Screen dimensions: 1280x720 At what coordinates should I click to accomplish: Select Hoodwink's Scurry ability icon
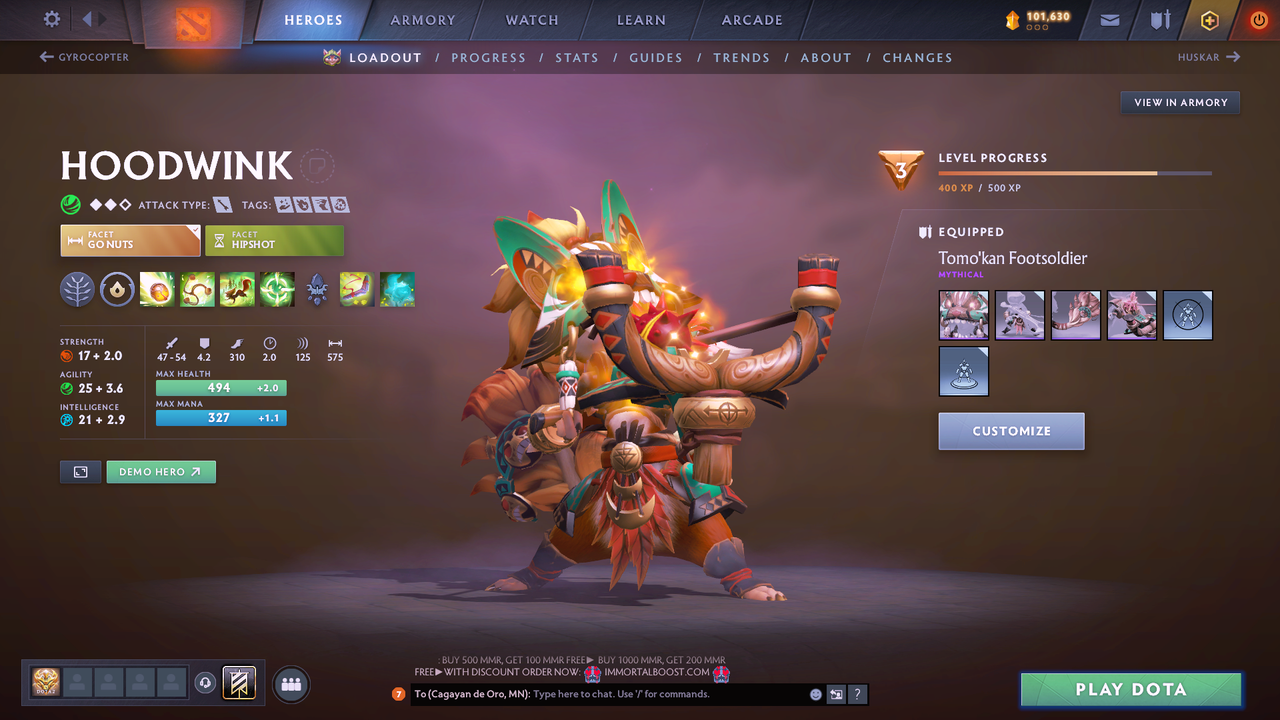tap(237, 289)
